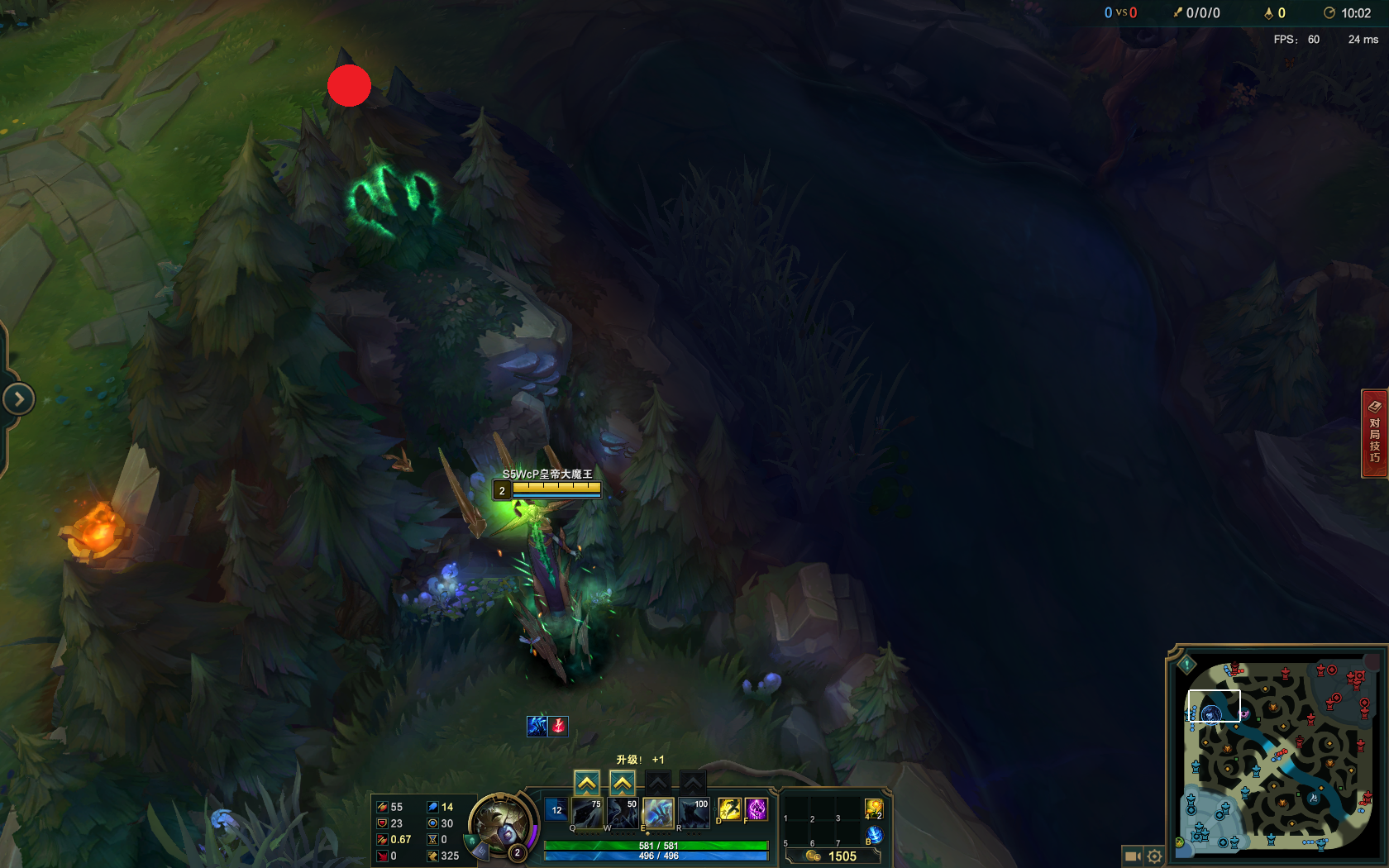Activate the R ultimate ability icon

(693, 813)
